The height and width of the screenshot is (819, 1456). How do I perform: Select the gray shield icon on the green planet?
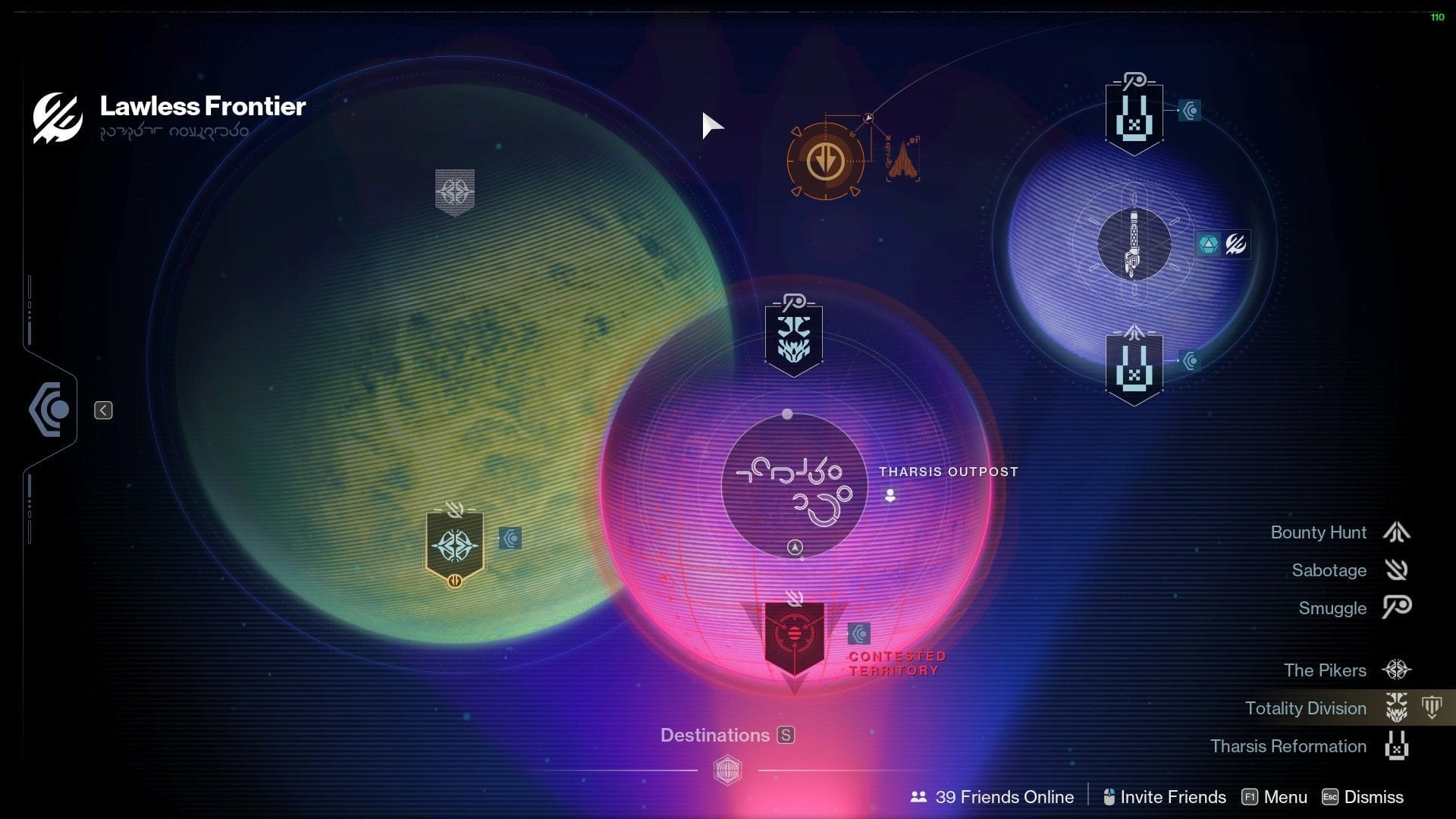453,192
